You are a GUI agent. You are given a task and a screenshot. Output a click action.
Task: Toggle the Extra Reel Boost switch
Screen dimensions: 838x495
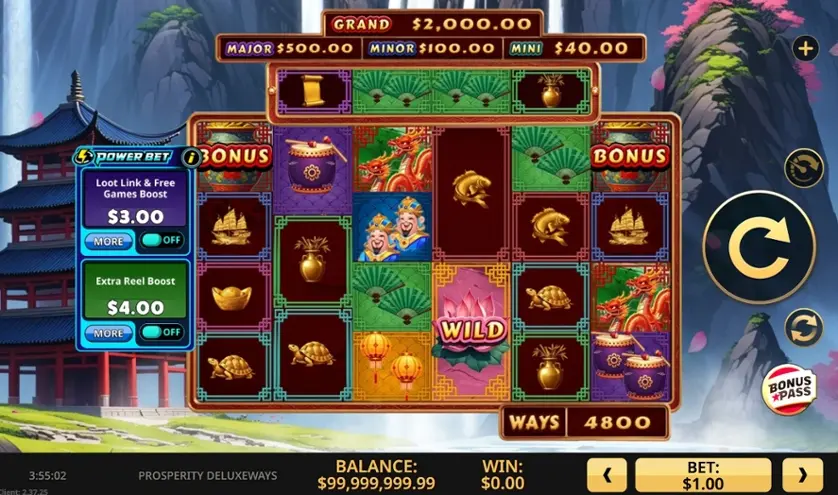161,332
